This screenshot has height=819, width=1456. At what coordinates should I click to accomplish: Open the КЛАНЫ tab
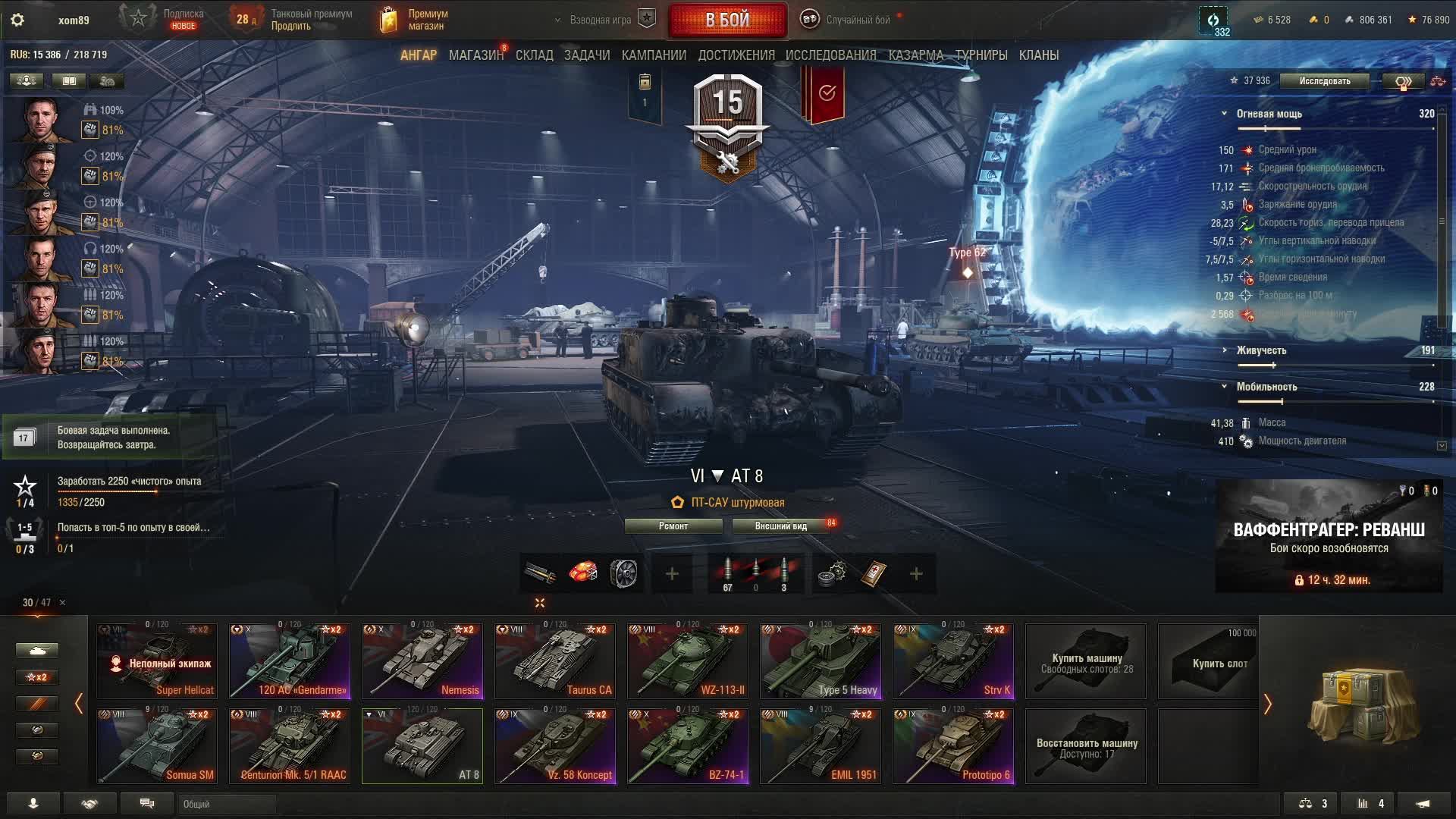point(1038,55)
